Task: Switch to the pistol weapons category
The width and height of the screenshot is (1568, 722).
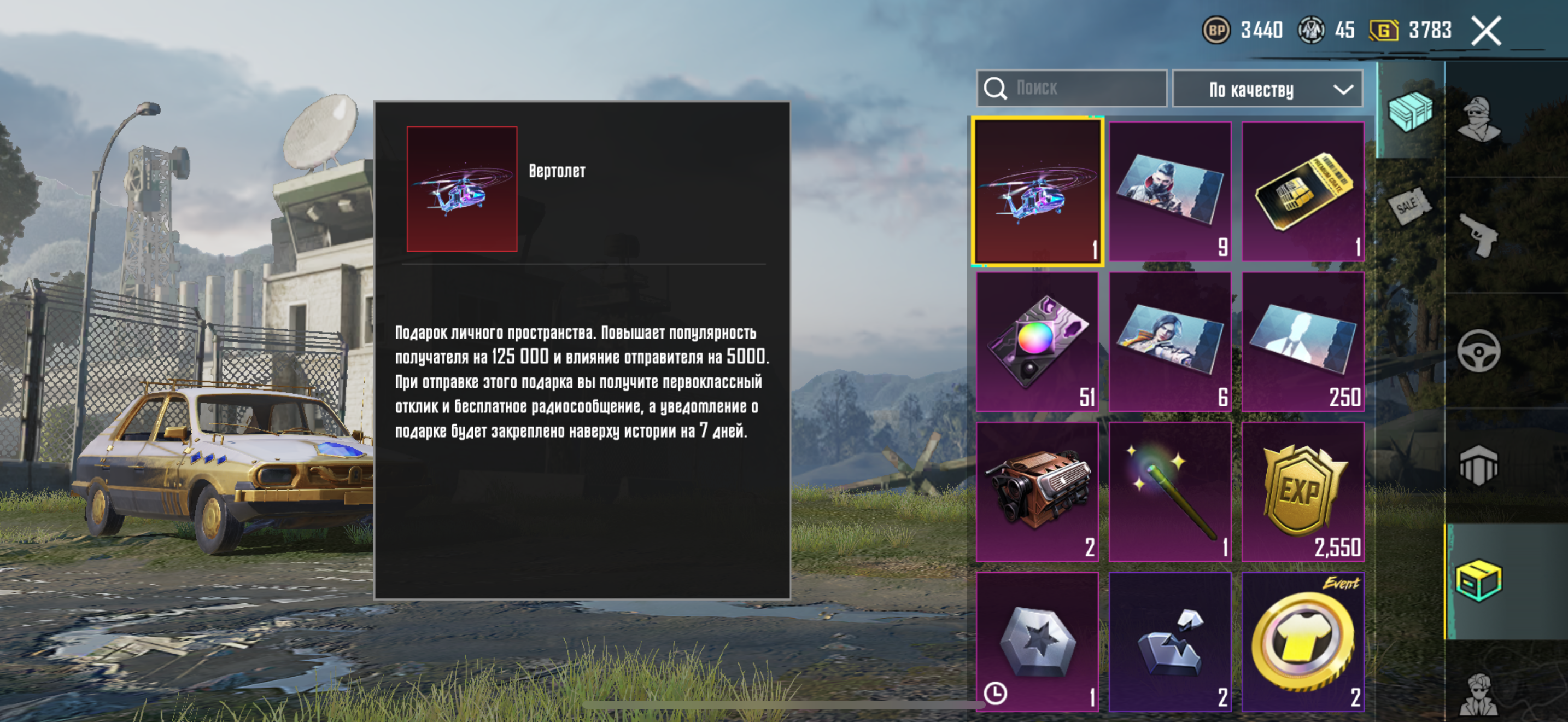Action: pos(1480,235)
